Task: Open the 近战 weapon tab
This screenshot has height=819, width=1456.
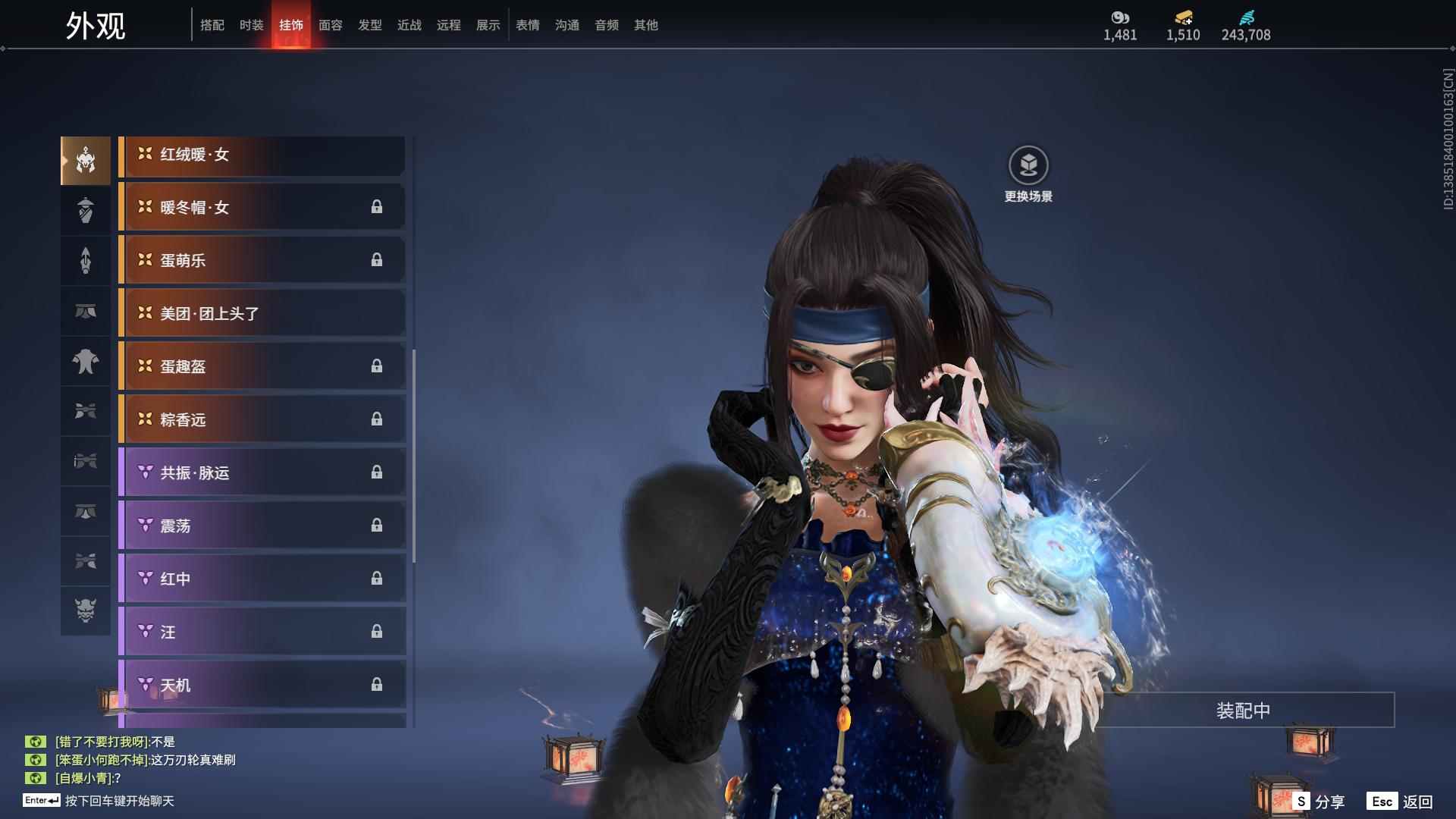Action: [409, 25]
